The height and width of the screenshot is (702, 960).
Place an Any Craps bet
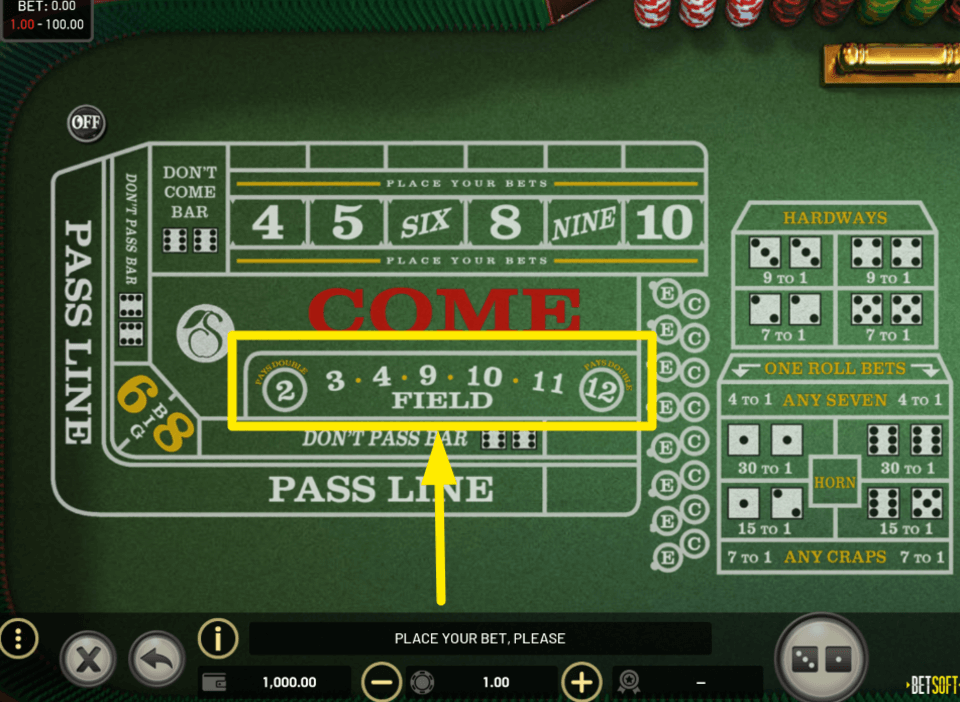(835, 556)
